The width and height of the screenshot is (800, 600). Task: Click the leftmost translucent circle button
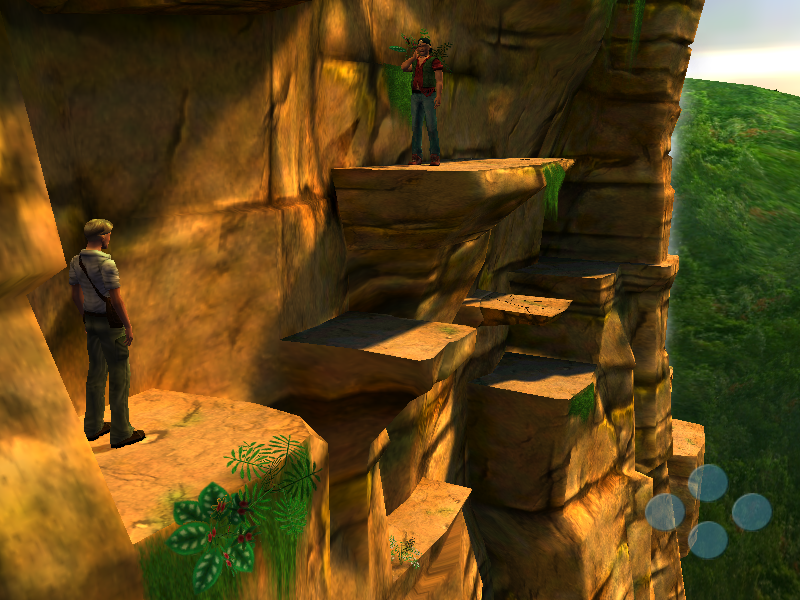click(665, 512)
